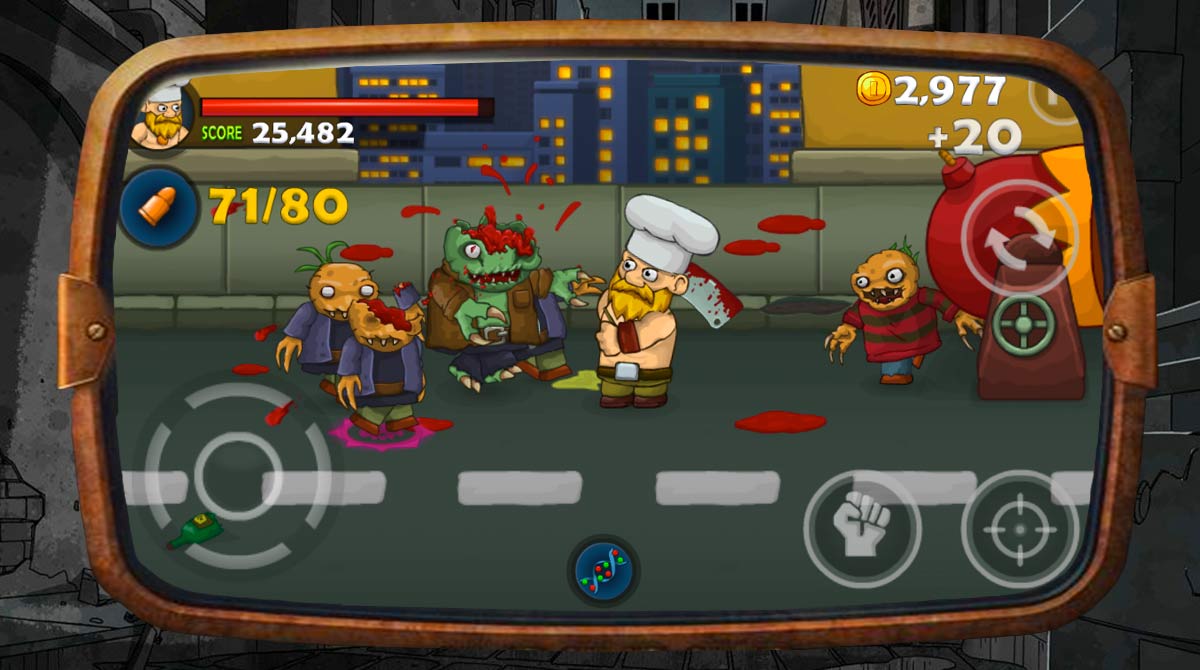Swap weapon using the circular arrows button

(1019, 237)
